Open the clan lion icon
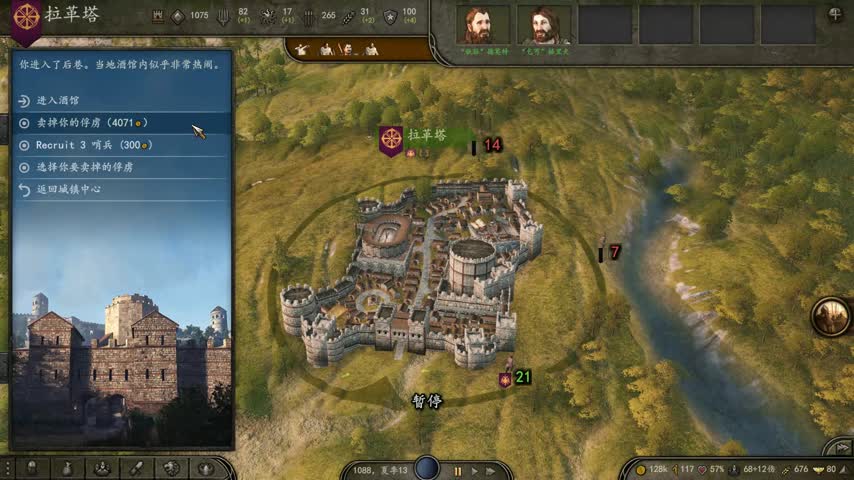 click(x=171, y=468)
